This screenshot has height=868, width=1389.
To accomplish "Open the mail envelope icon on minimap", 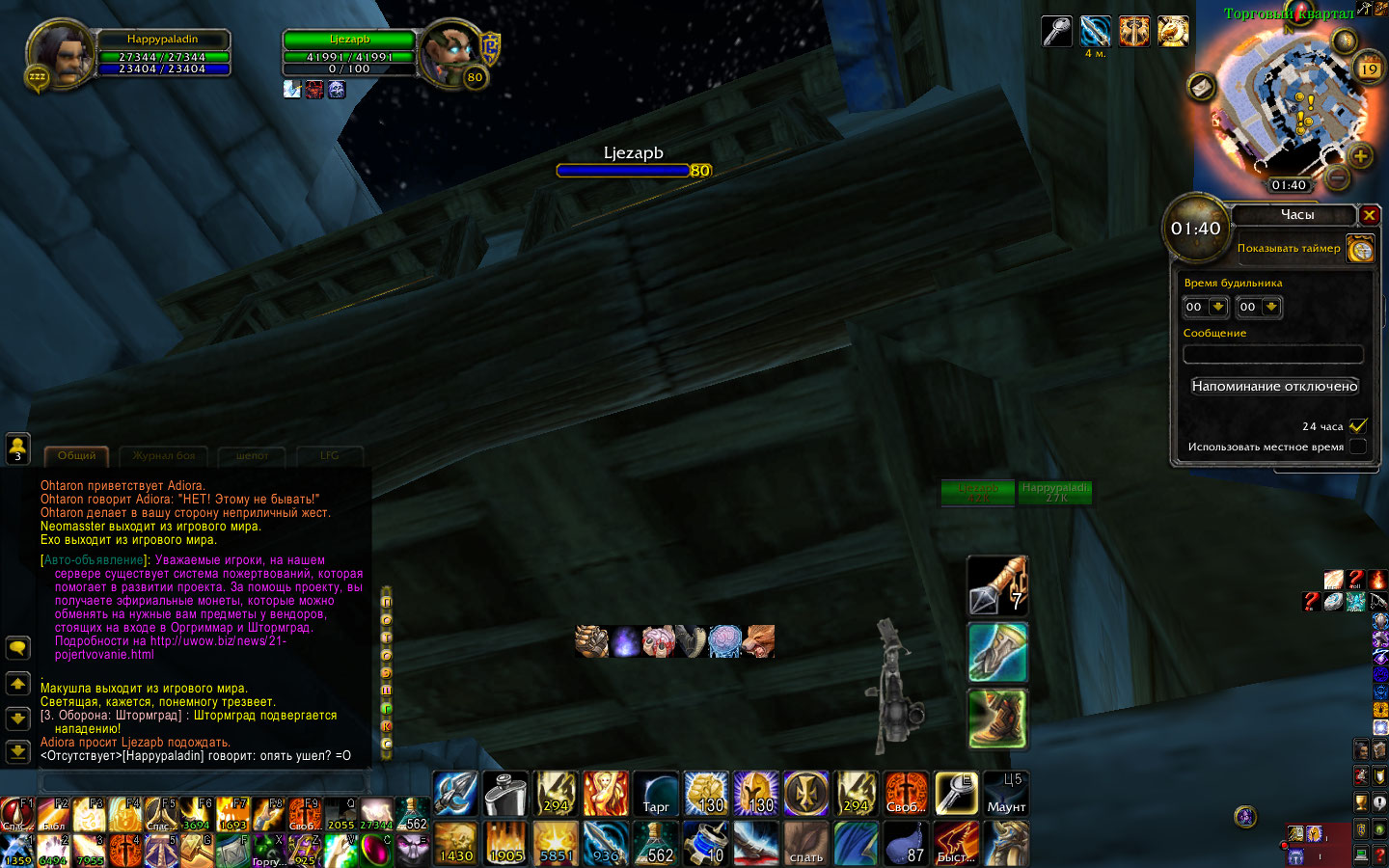I will coord(1201,88).
